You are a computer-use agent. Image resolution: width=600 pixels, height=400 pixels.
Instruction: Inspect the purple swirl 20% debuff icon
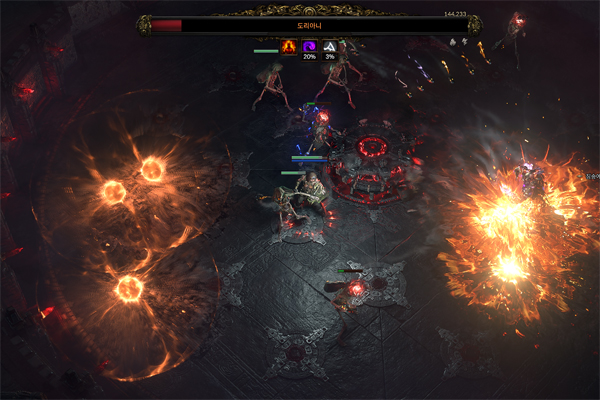(x=309, y=46)
